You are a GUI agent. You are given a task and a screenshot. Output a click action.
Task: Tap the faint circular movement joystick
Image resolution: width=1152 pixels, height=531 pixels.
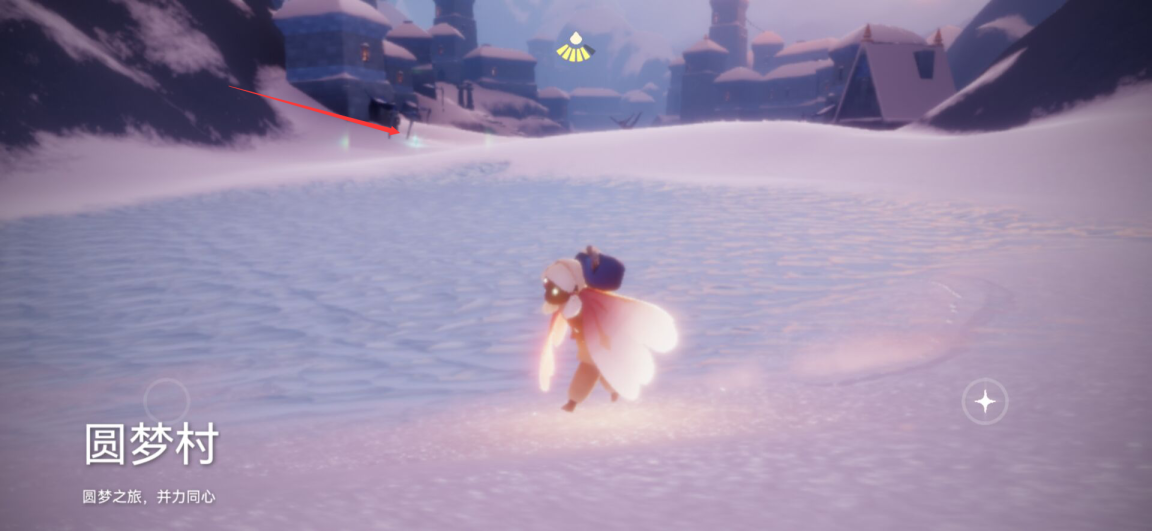(167, 401)
